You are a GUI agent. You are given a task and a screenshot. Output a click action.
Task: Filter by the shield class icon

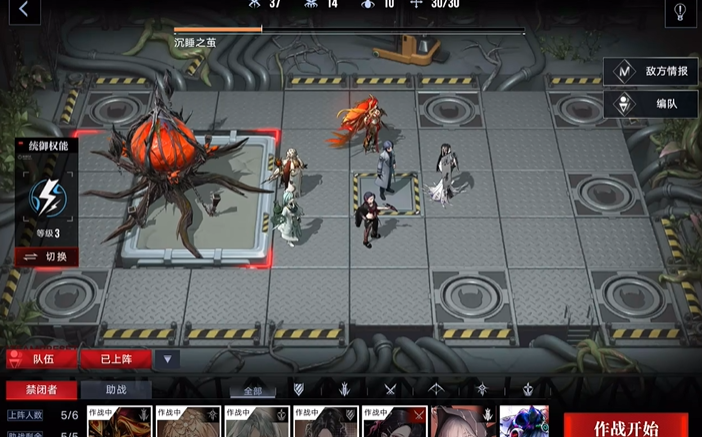(x=298, y=389)
